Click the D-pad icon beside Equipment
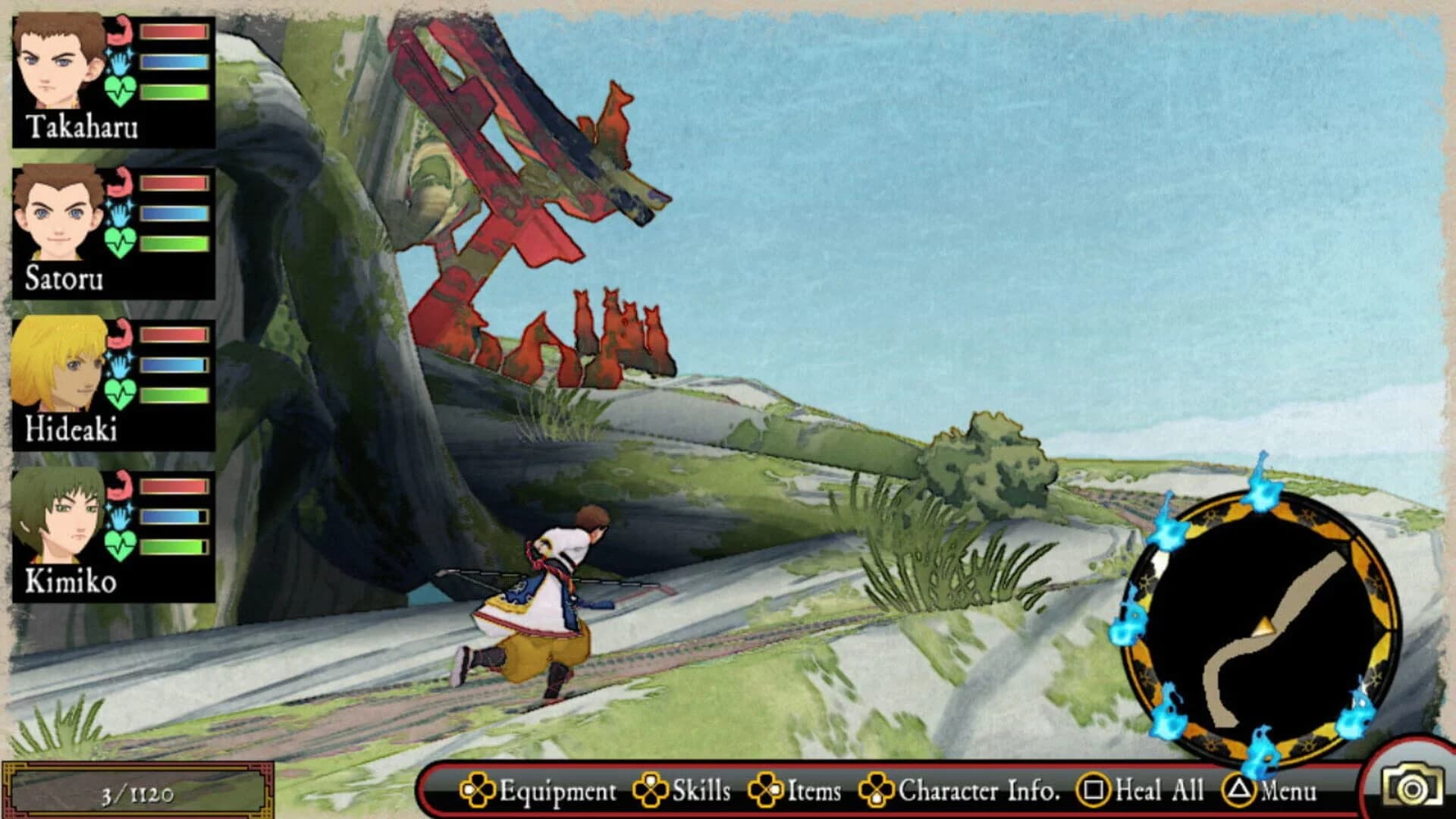The width and height of the screenshot is (1456, 819). [x=479, y=791]
